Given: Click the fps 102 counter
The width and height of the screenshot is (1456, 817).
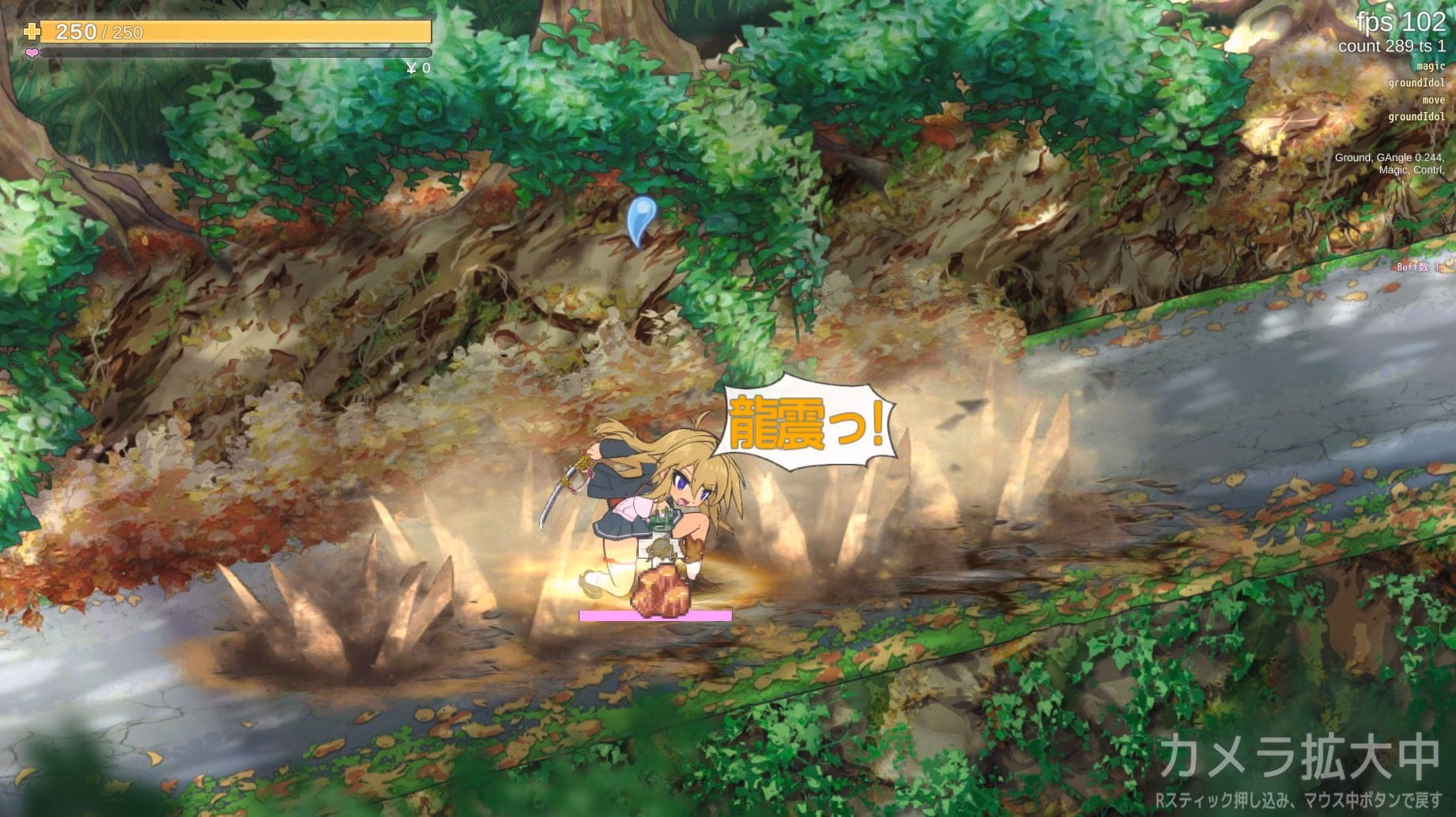Looking at the screenshot, I should click(1403, 23).
